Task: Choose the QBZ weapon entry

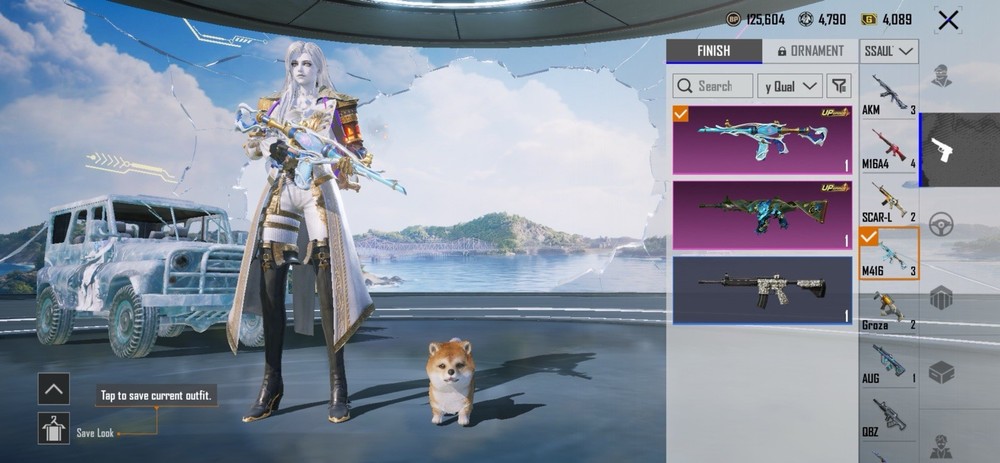Action: (888, 414)
